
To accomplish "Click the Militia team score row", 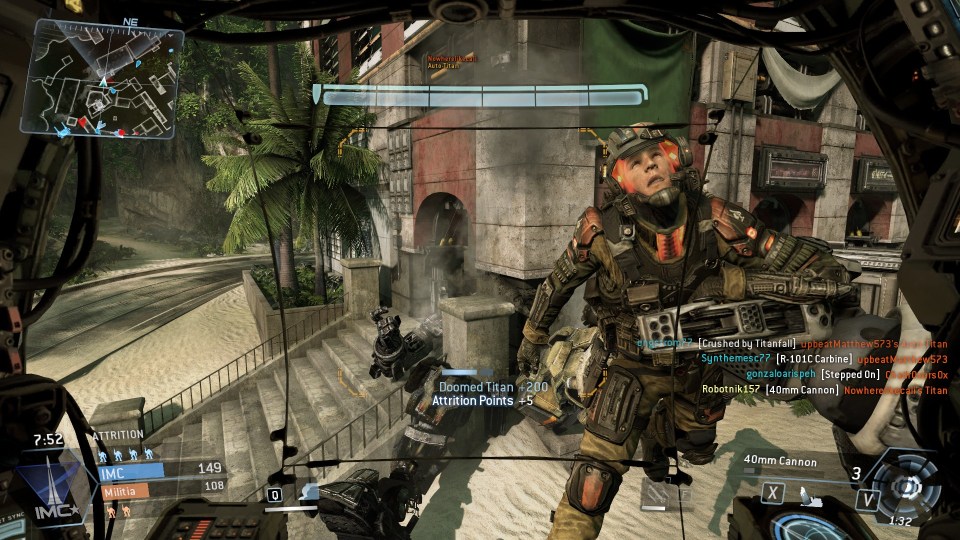I will click(x=160, y=489).
